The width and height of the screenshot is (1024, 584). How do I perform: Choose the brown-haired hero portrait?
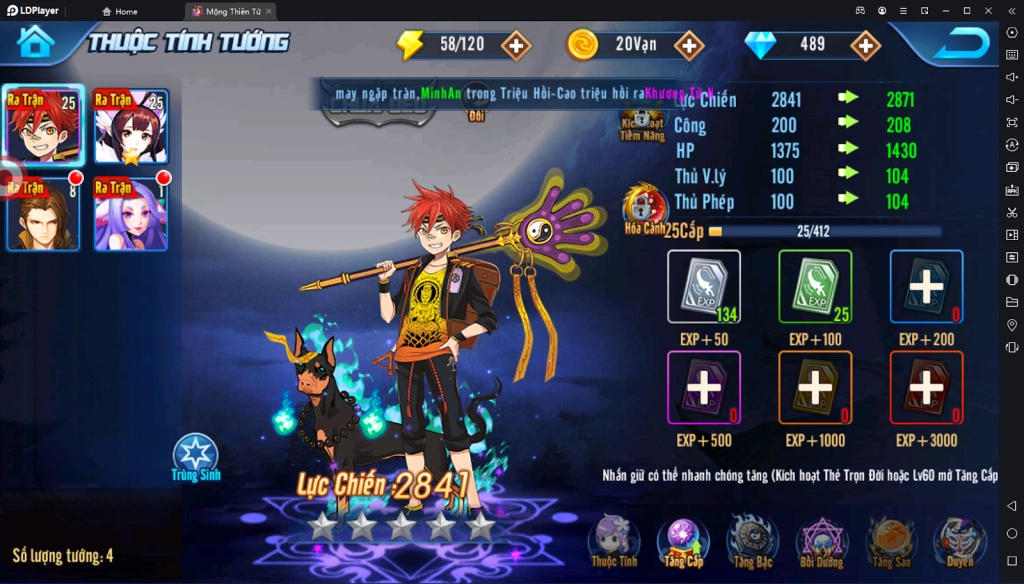[x=43, y=214]
